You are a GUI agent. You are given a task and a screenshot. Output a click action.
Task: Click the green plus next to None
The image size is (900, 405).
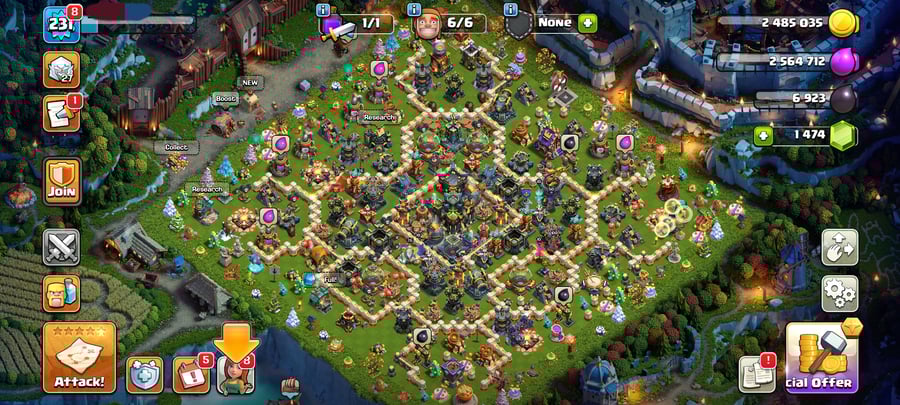587,22
